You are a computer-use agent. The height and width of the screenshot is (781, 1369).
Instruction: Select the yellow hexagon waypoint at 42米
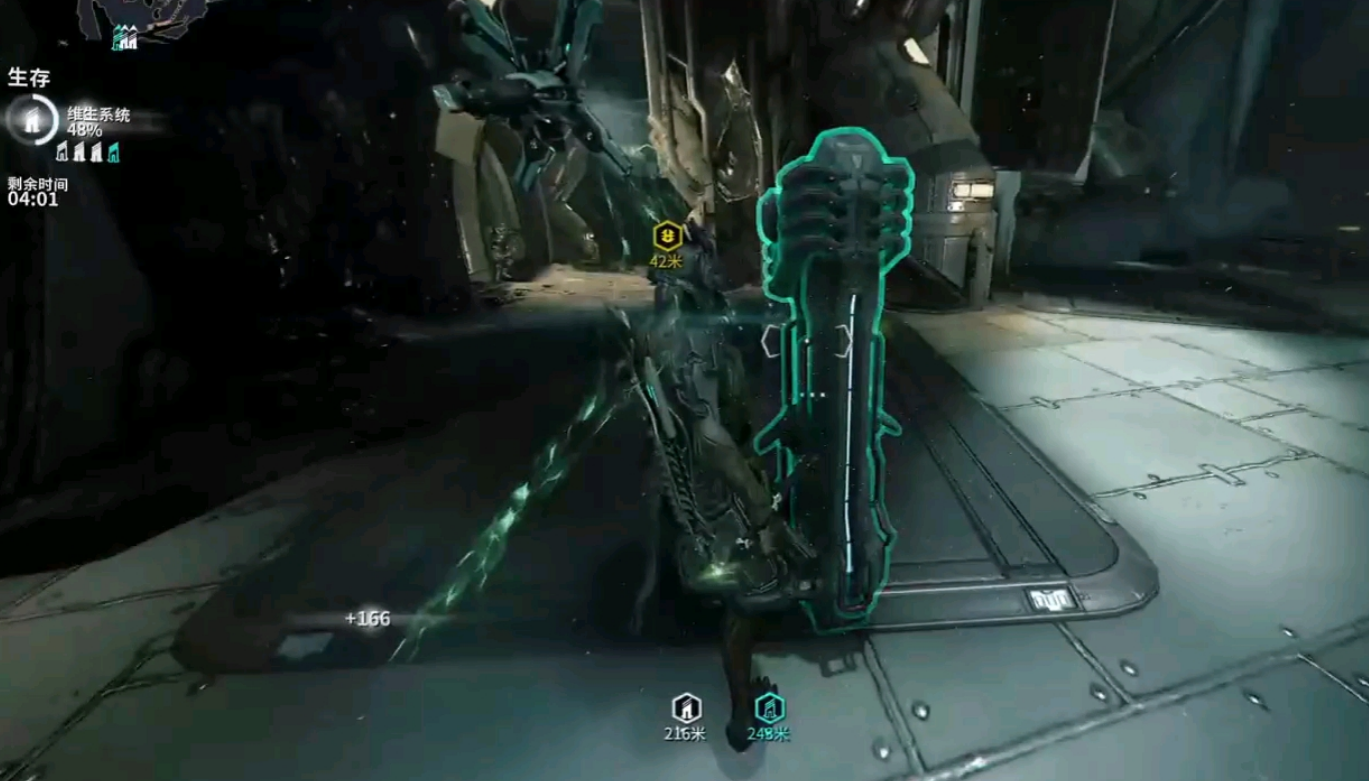[667, 236]
